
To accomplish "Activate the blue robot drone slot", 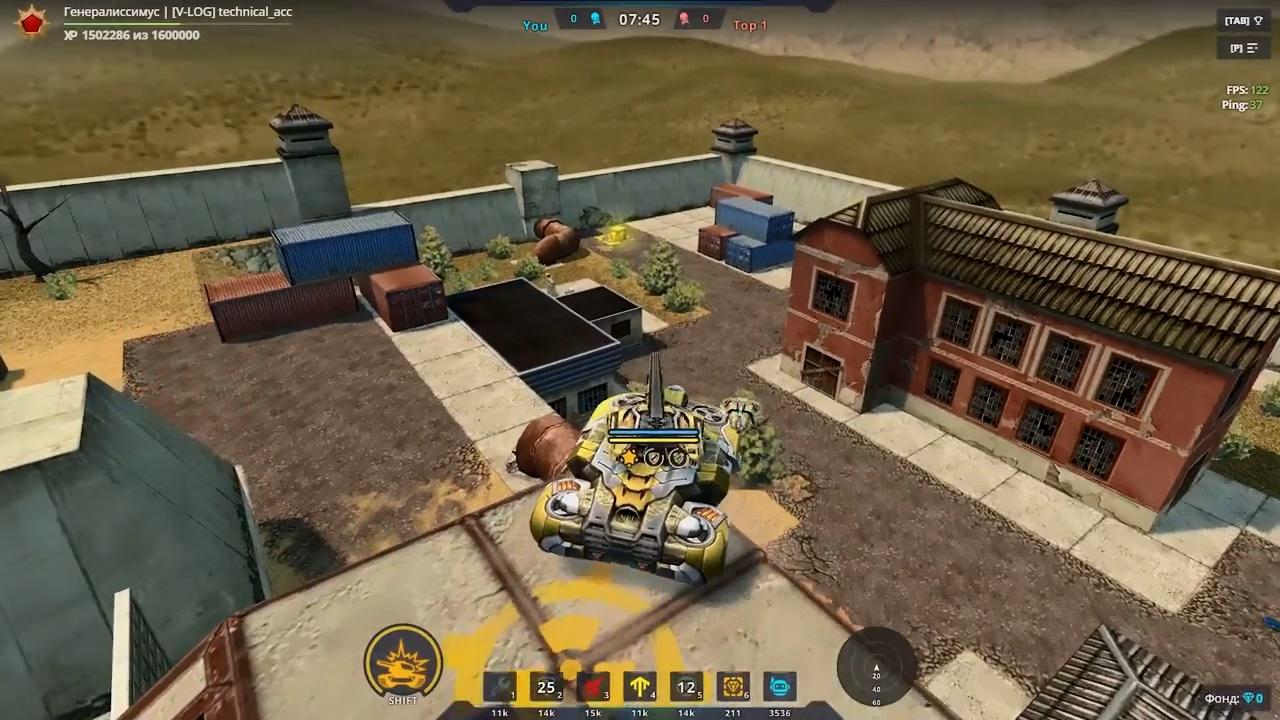I will click(x=779, y=688).
